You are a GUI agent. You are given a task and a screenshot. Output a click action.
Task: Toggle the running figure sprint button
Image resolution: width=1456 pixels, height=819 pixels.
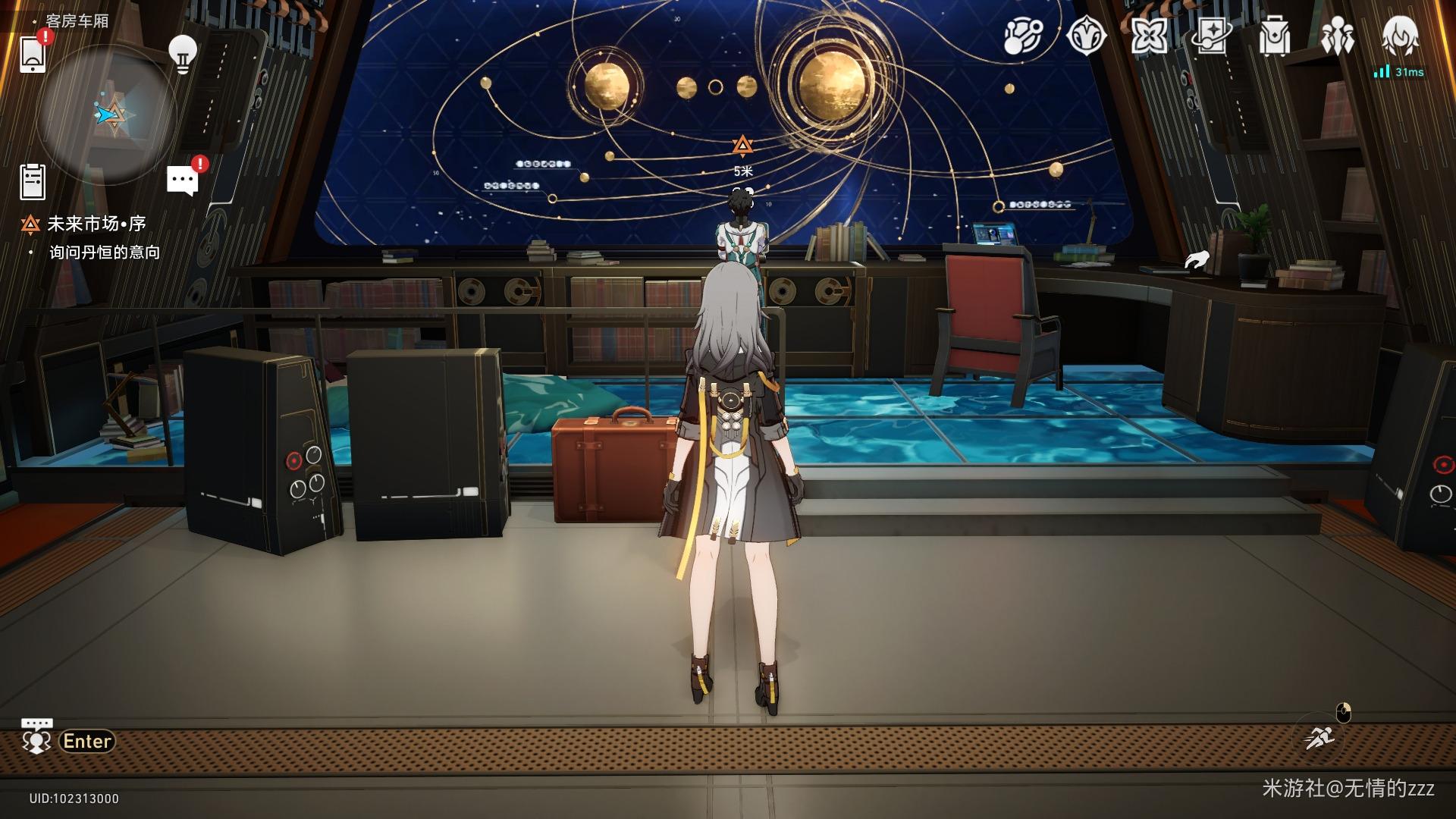pos(1319,736)
